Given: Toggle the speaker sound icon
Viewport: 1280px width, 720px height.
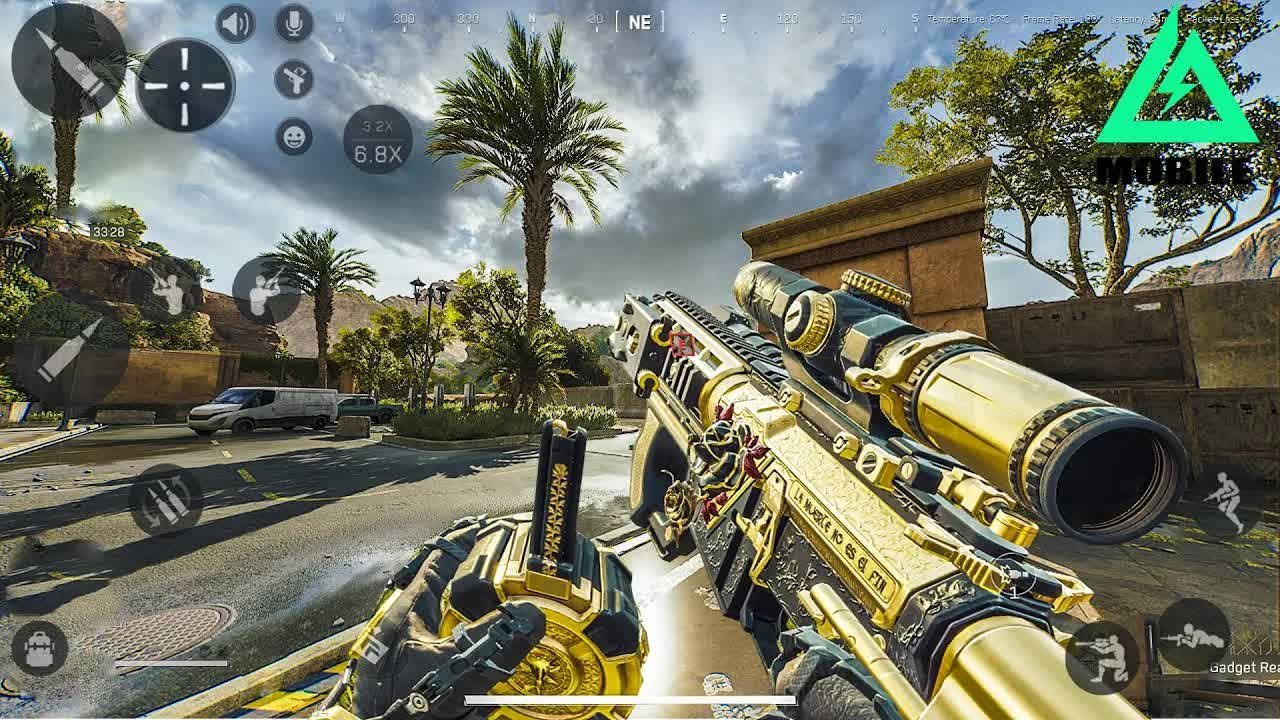Looking at the screenshot, I should (236, 23).
